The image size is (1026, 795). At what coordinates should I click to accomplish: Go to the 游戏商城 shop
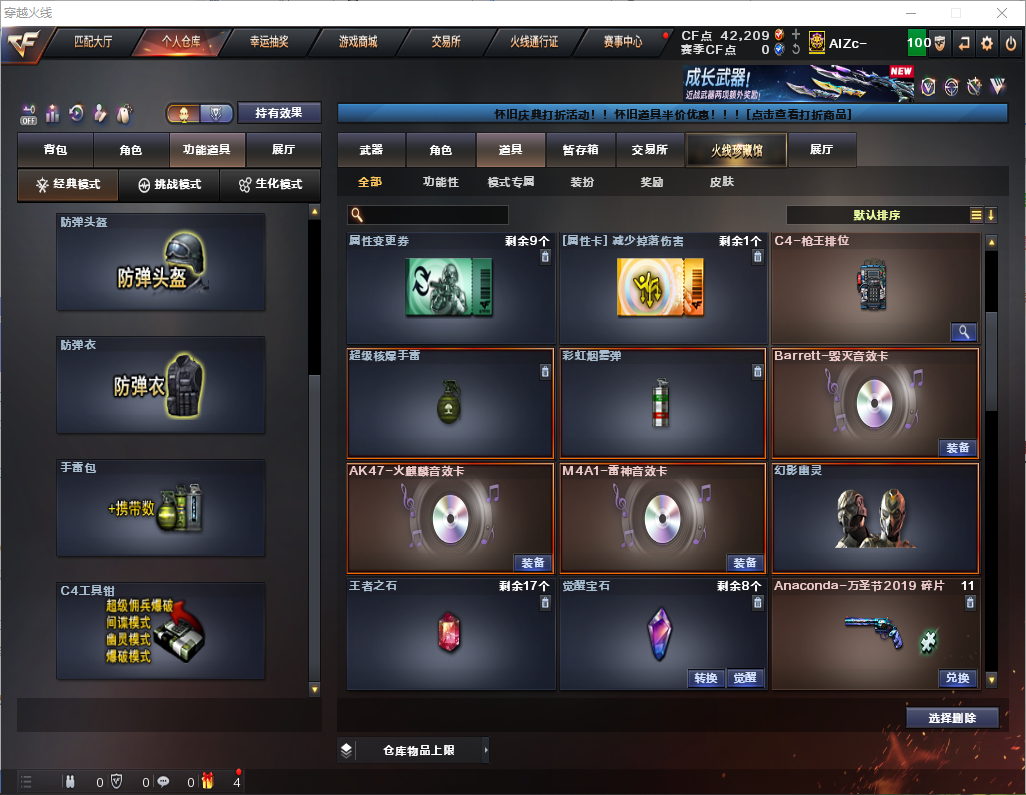point(357,42)
